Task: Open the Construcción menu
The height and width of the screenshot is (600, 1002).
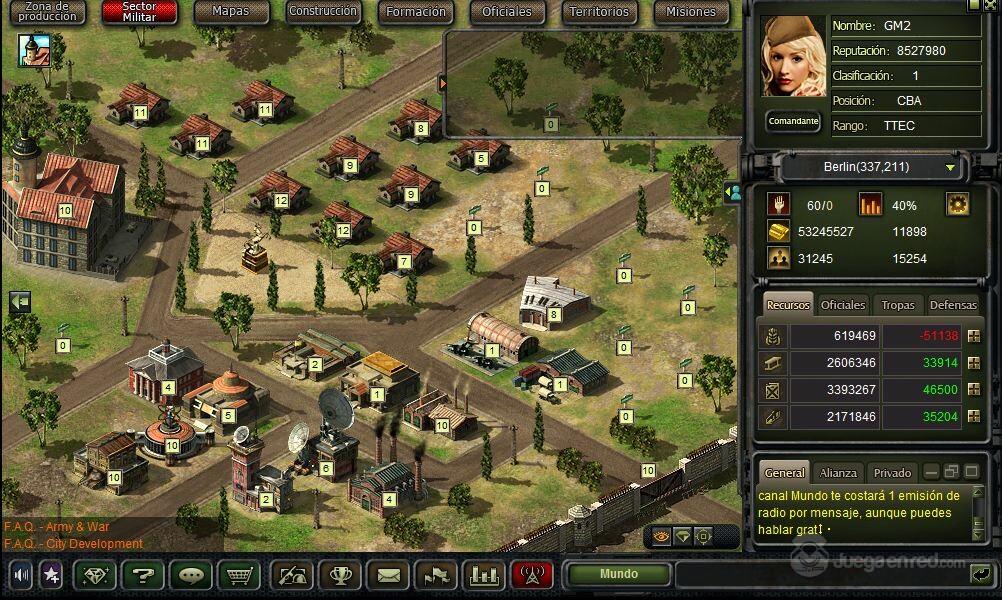Action: point(322,12)
